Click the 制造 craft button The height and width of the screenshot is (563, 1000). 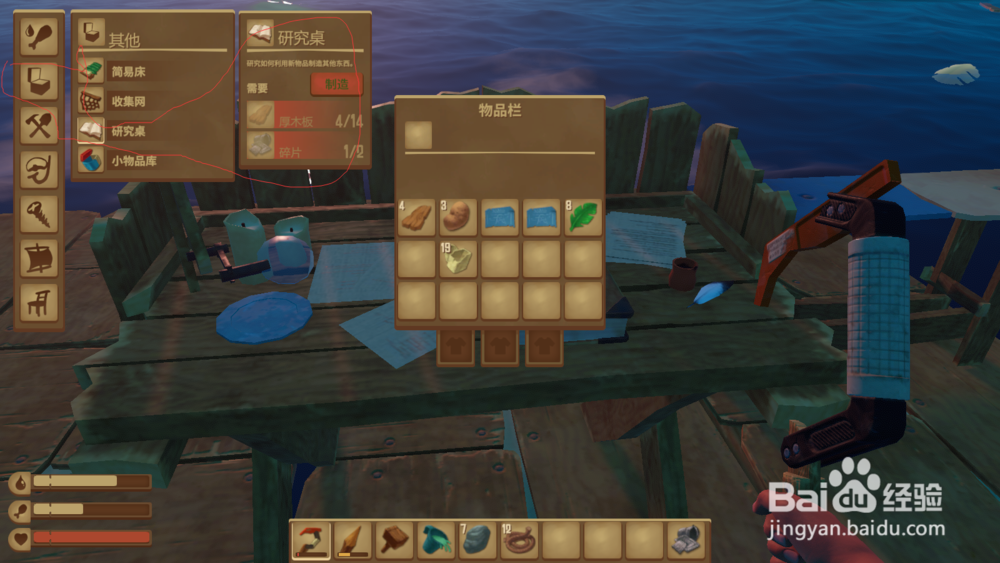(335, 84)
